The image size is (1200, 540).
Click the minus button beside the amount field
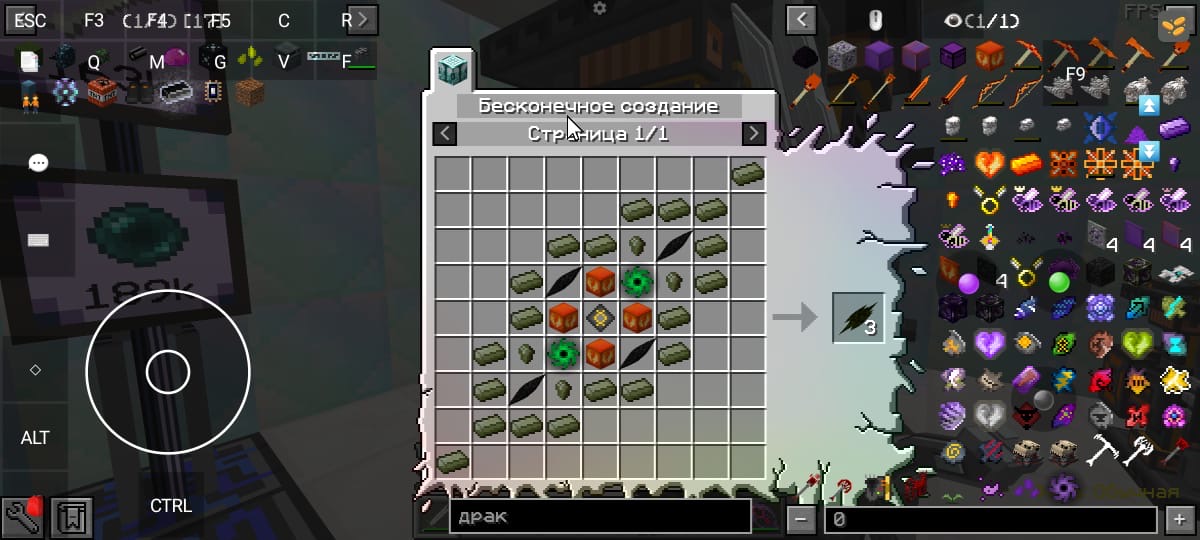point(801,518)
